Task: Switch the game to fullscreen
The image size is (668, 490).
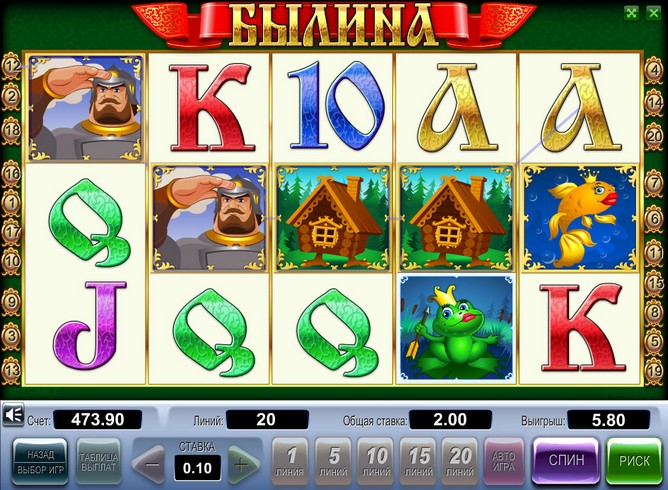Action: (631, 13)
